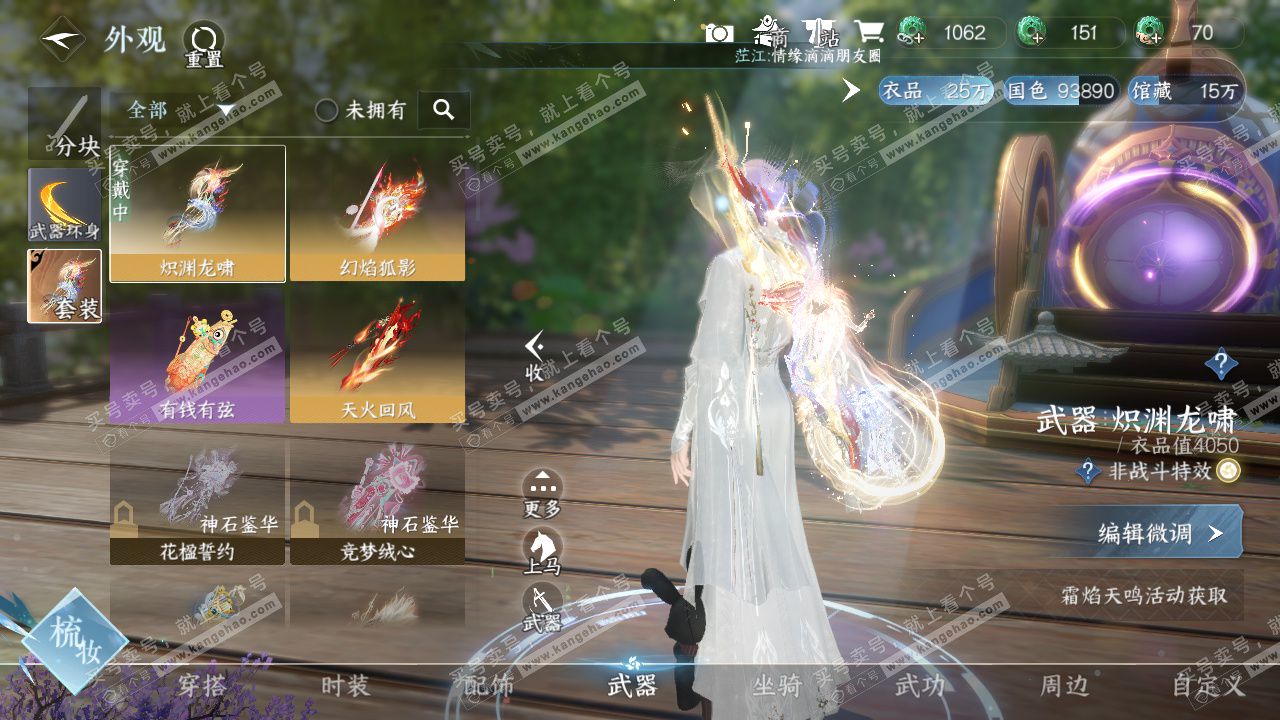Screen dimensions: 1280x720
Task: Go back with the arrow beside 外观
Action: pyautogui.click(x=62, y=40)
